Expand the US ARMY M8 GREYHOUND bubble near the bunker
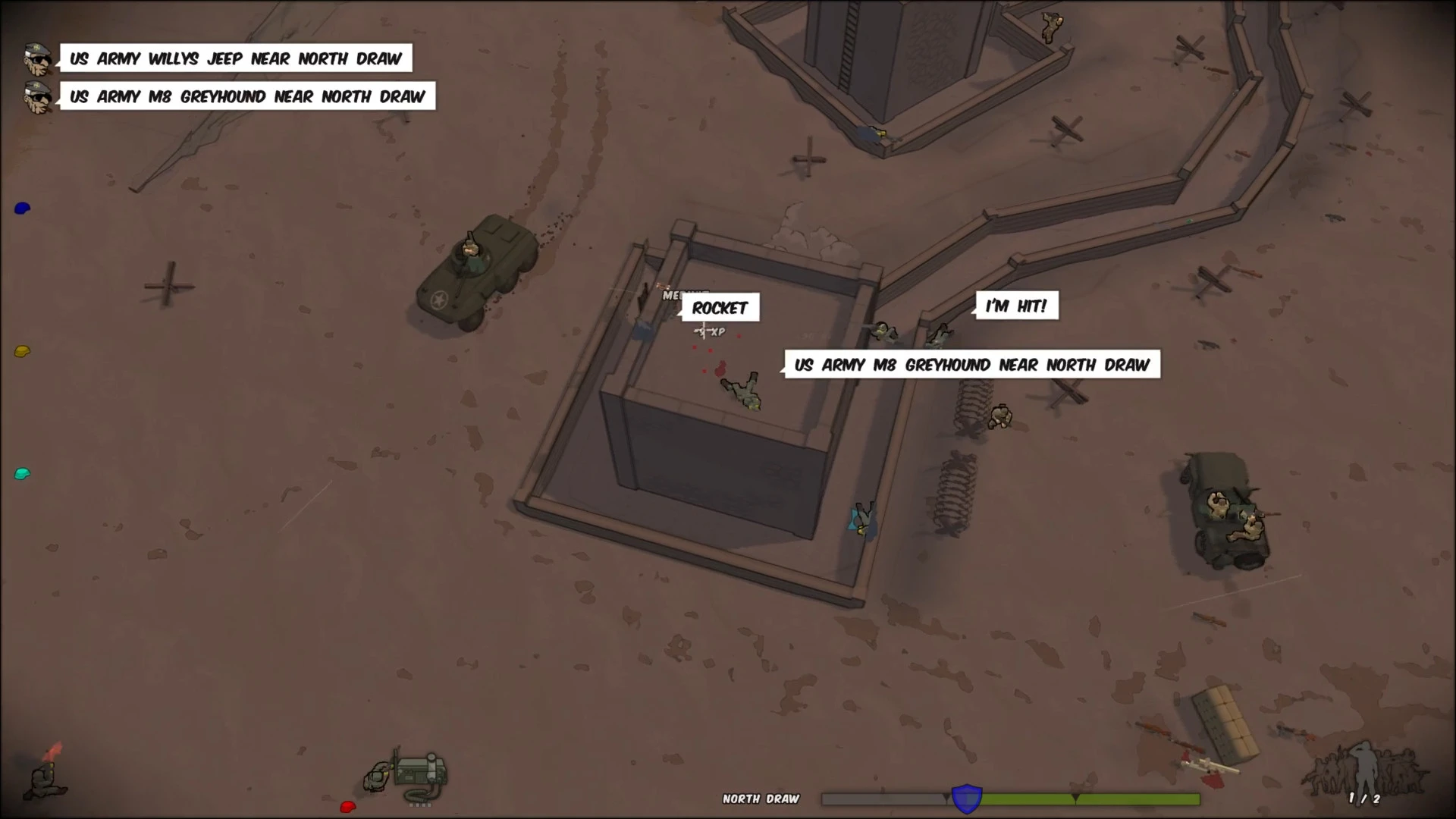The width and height of the screenshot is (1456, 819). 971,365
